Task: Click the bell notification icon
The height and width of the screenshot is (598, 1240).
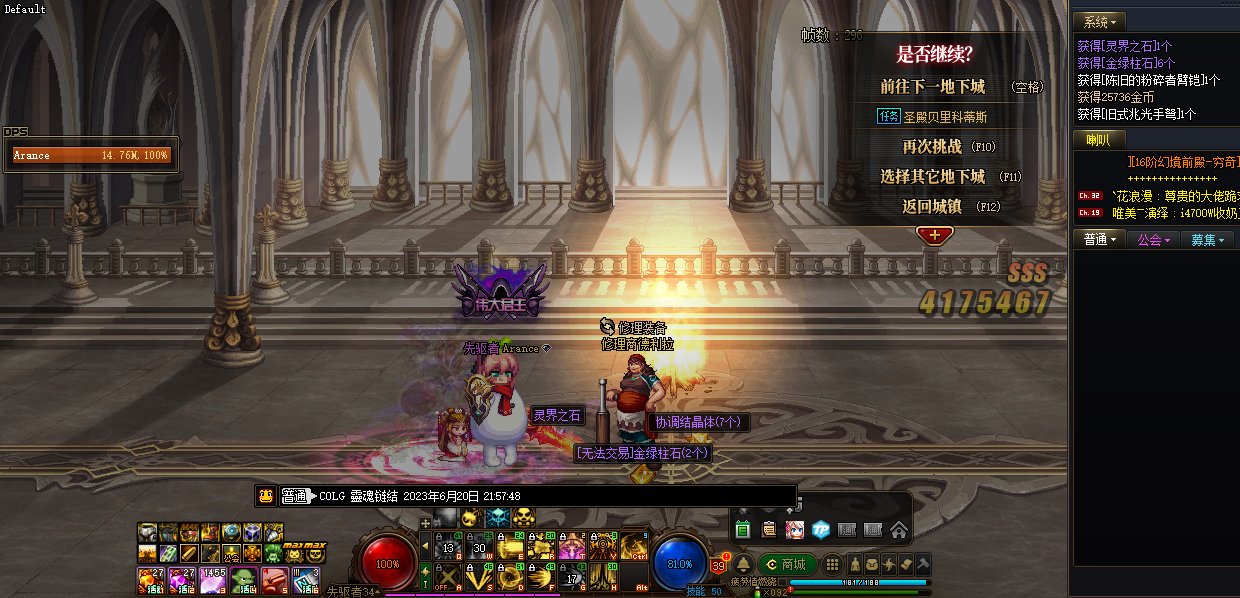Action: point(744,564)
